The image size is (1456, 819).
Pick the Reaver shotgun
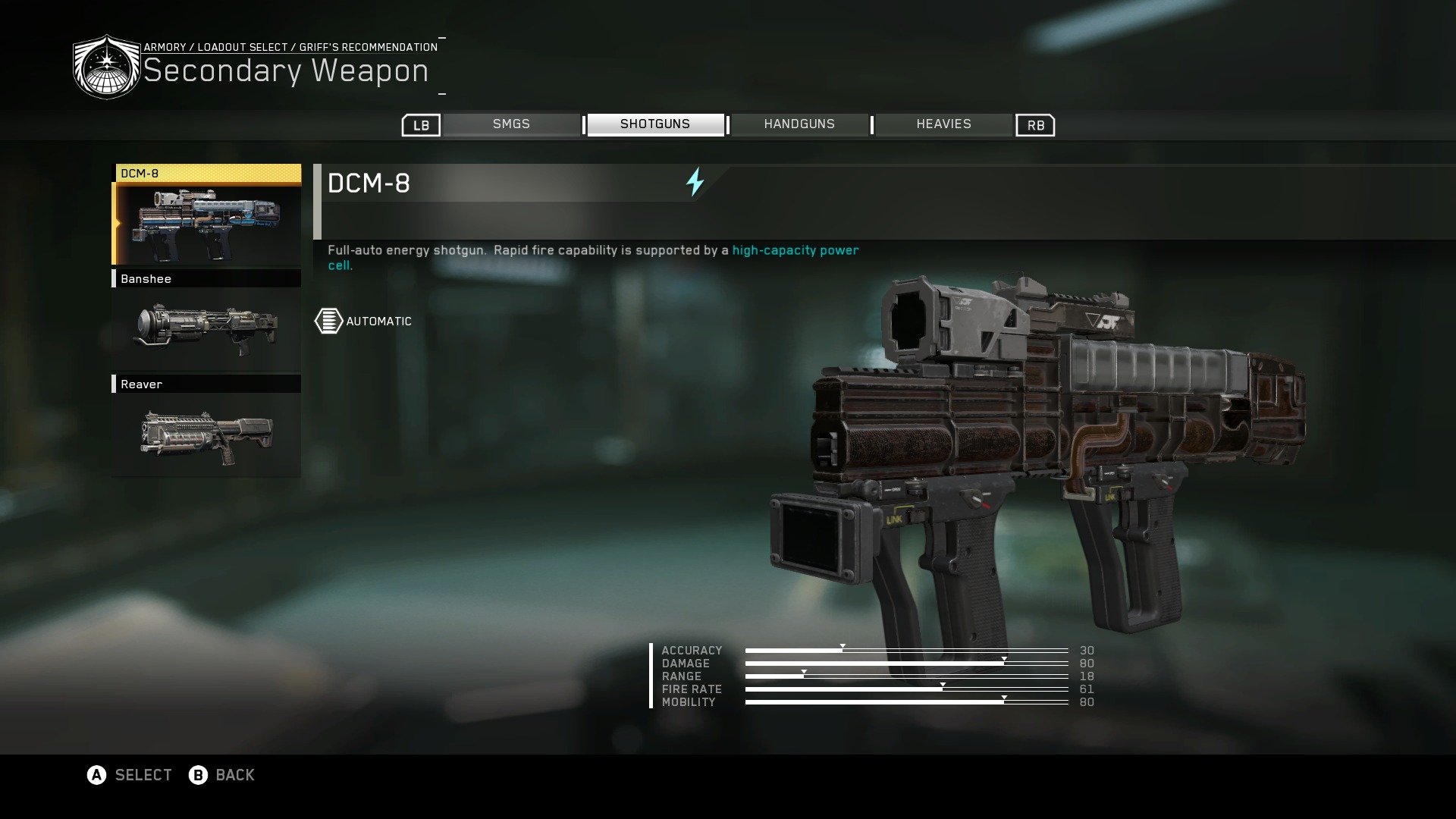tap(206, 428)
